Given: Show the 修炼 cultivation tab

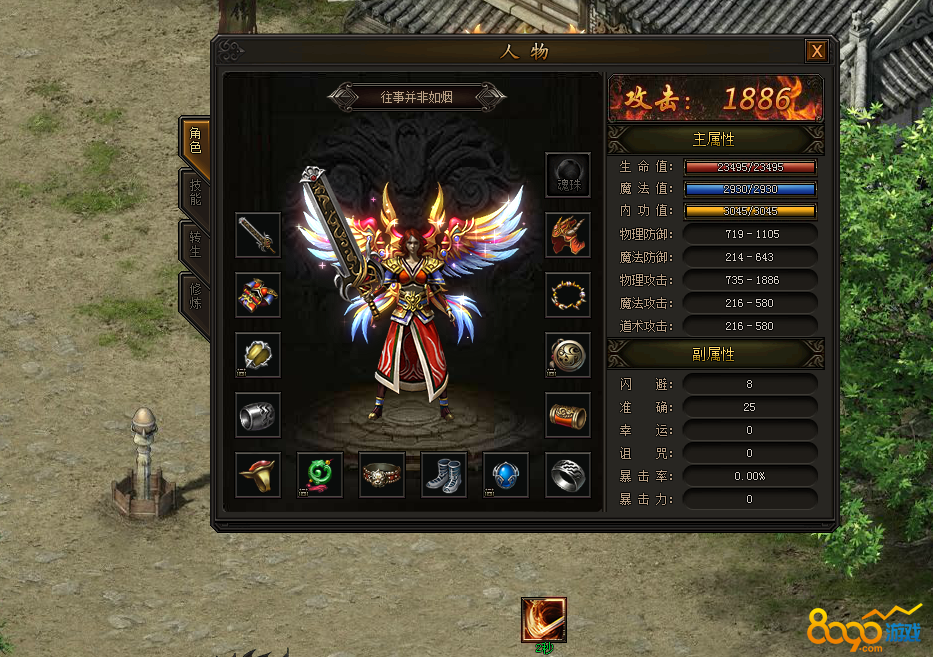Looking at the screenshot, I should 195,296.
